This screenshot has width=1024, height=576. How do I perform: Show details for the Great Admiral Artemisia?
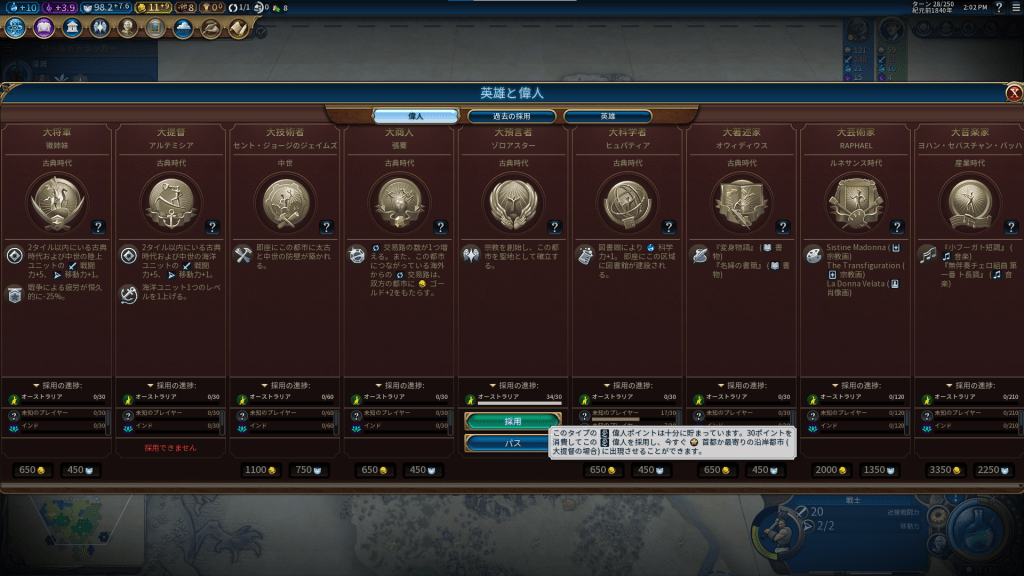click(x=211, y=227)
